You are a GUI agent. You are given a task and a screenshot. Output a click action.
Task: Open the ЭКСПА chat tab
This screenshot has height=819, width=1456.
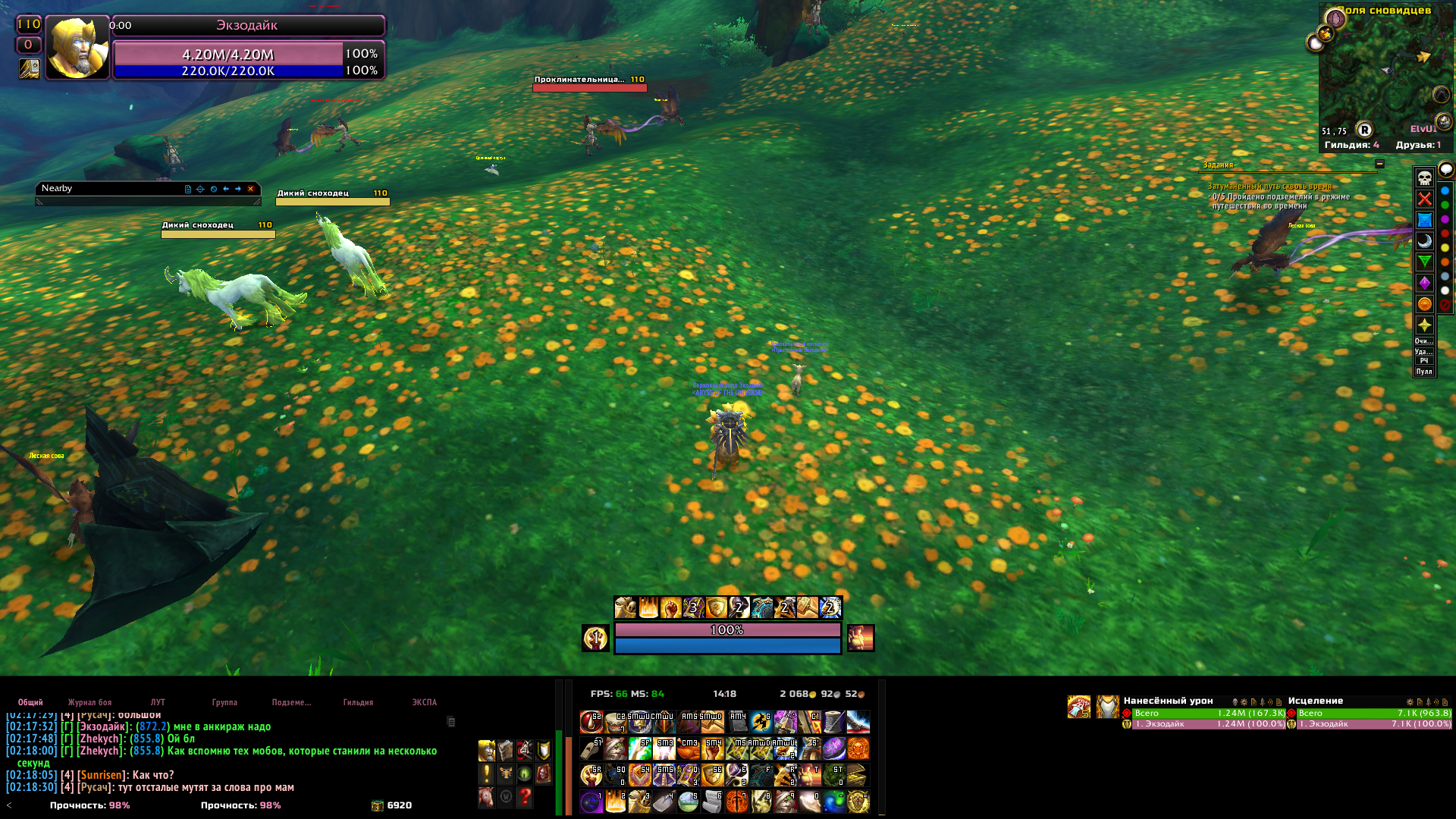[424, 702]
